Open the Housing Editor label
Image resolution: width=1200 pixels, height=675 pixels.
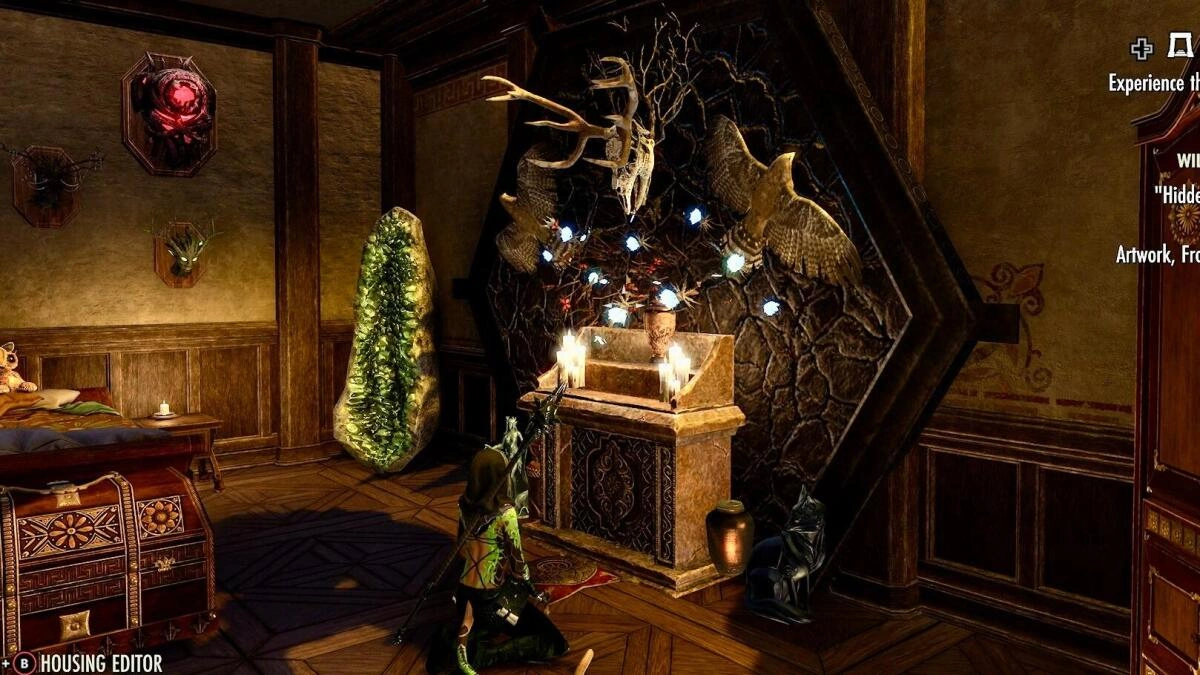(x=101, y=663)
